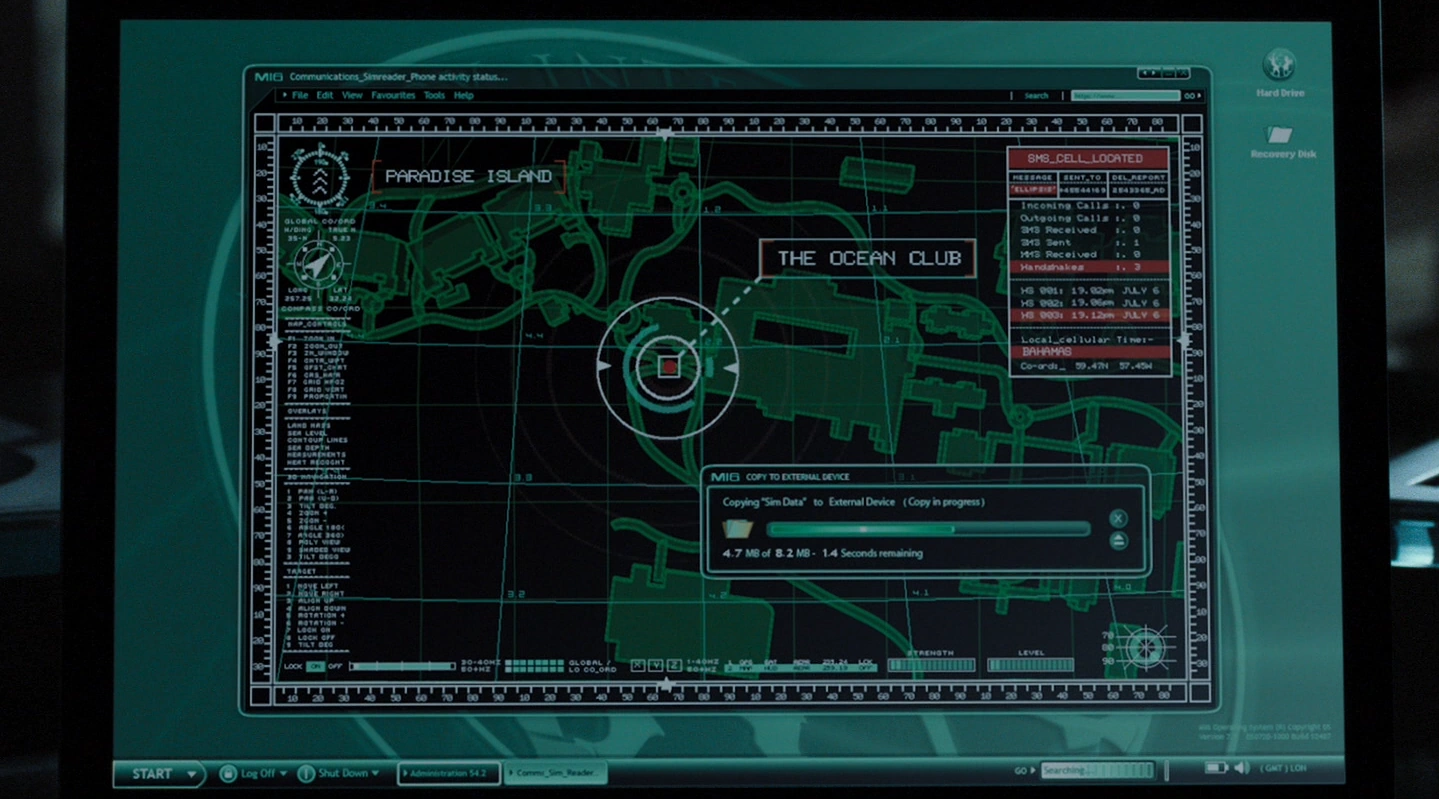Expand the START menu dropdown arrow
The image size is (1439, 799).
pos(192,772)
